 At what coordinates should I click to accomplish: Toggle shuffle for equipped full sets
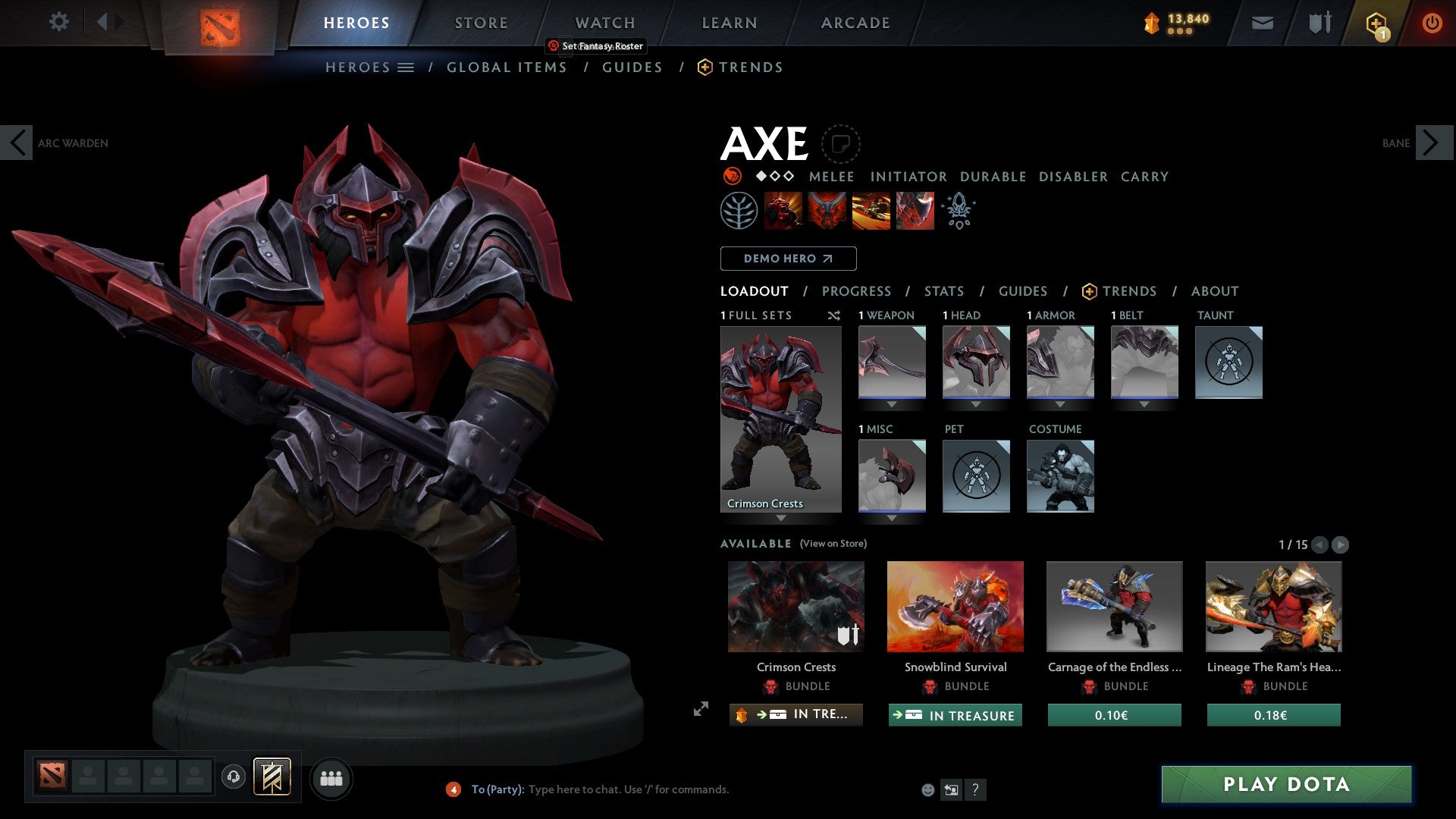[833, 315]
